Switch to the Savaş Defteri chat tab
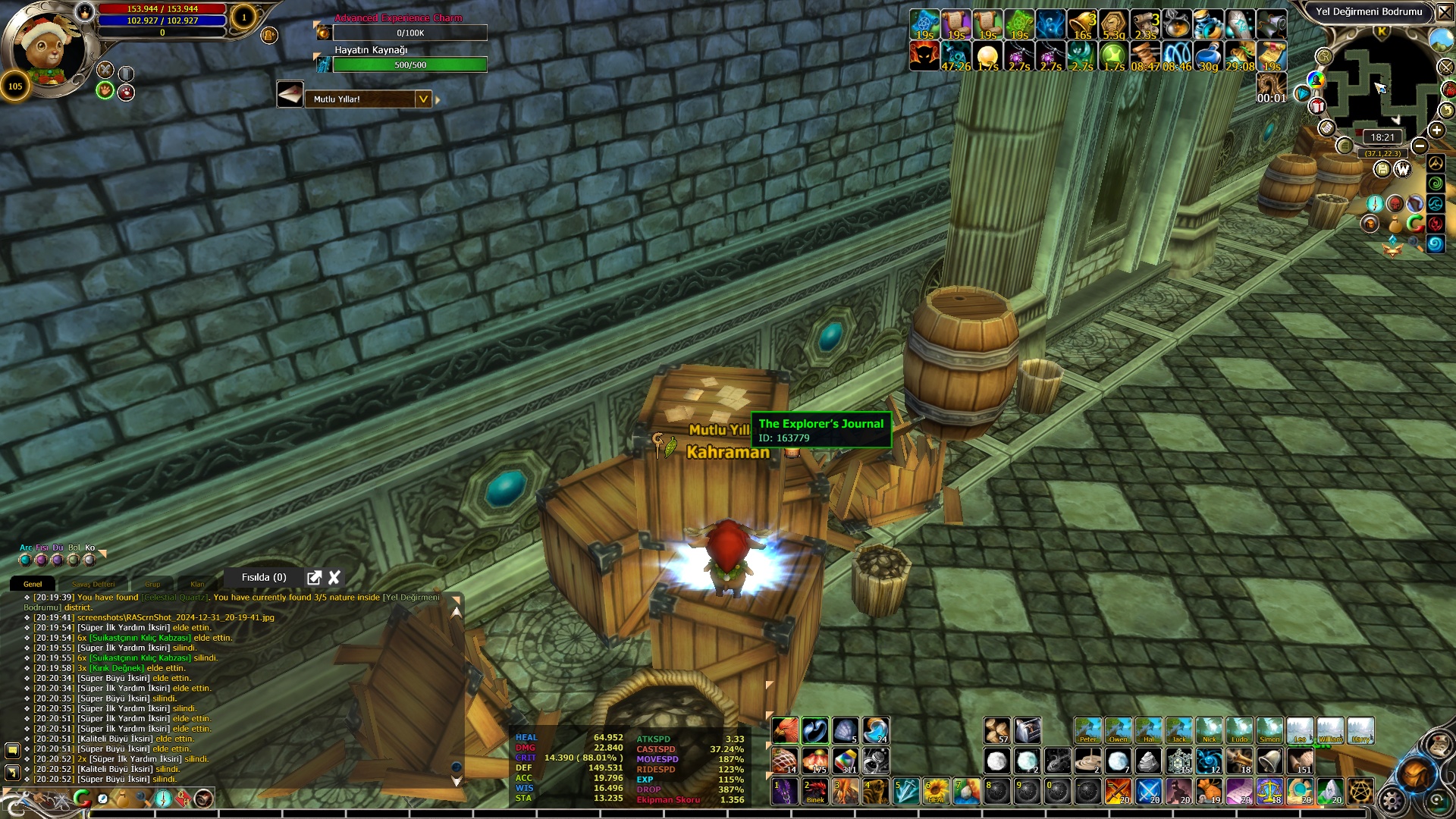The height and width of the screenshot is (819, 1456). (93, 584)
